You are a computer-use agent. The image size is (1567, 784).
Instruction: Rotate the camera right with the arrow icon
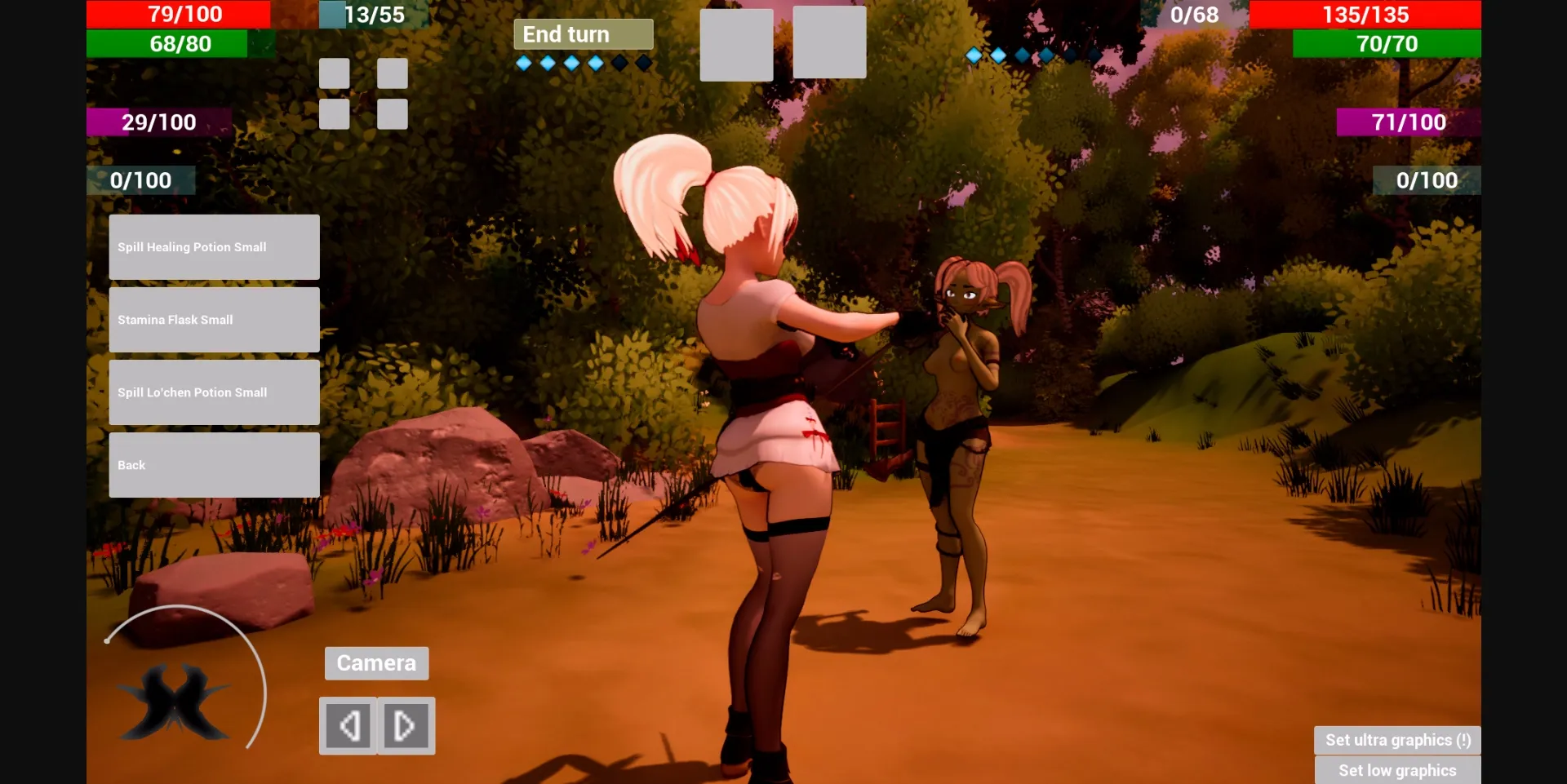(406, 725)
